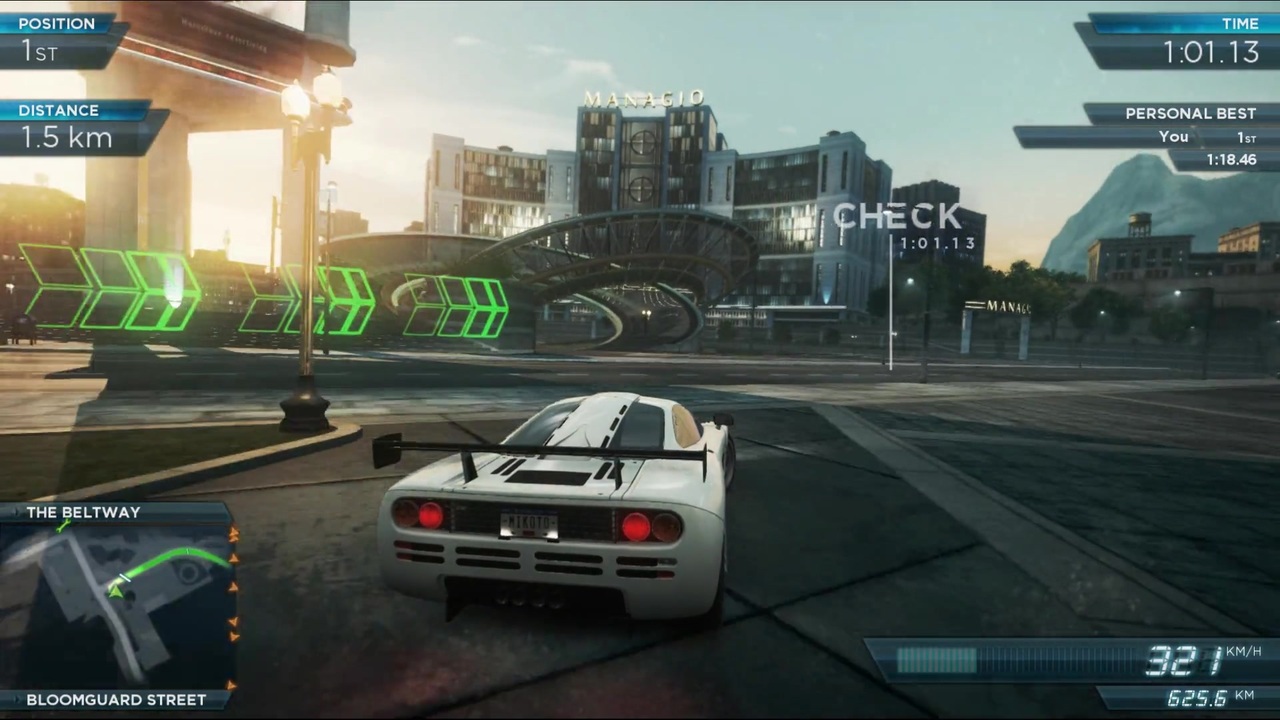Toggle the CHECK checkpoint time marker
Viewport: 1280px width, 720px height.
[896, 216]
